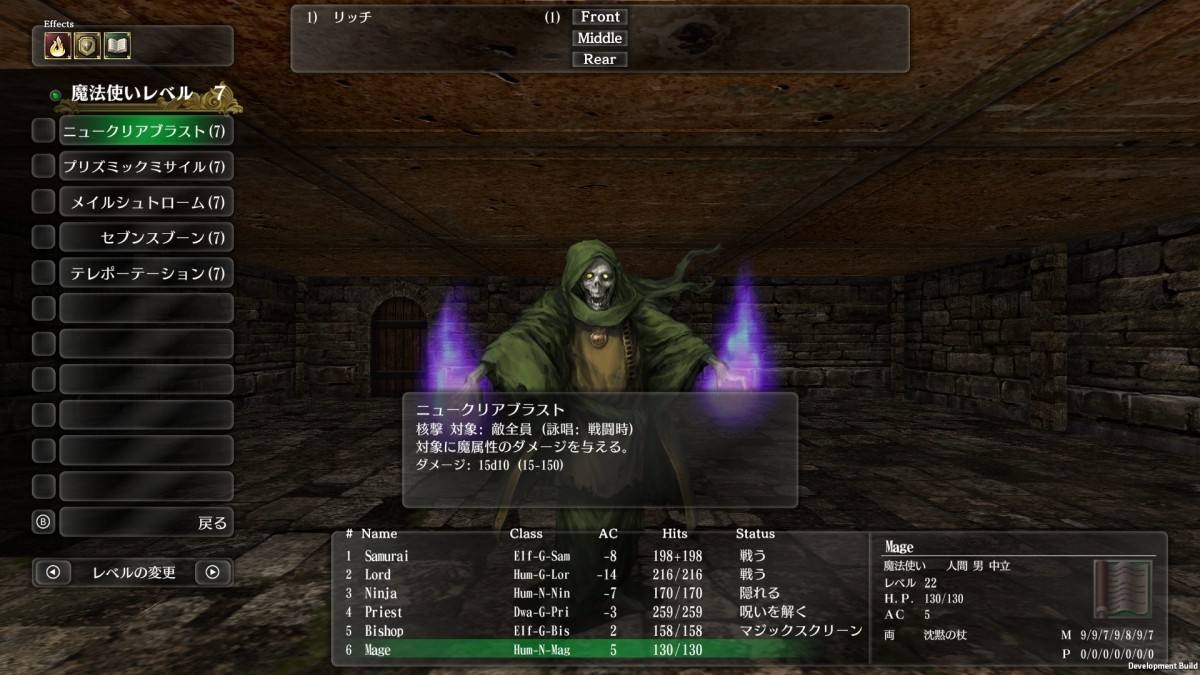Advance spell level with right arrow

[x=213, y=573]
